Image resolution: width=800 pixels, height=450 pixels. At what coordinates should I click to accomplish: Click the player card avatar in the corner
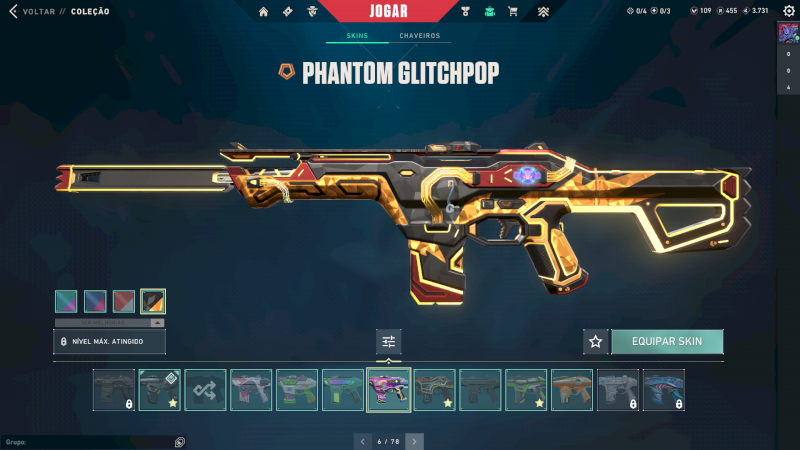coord(788,34)
